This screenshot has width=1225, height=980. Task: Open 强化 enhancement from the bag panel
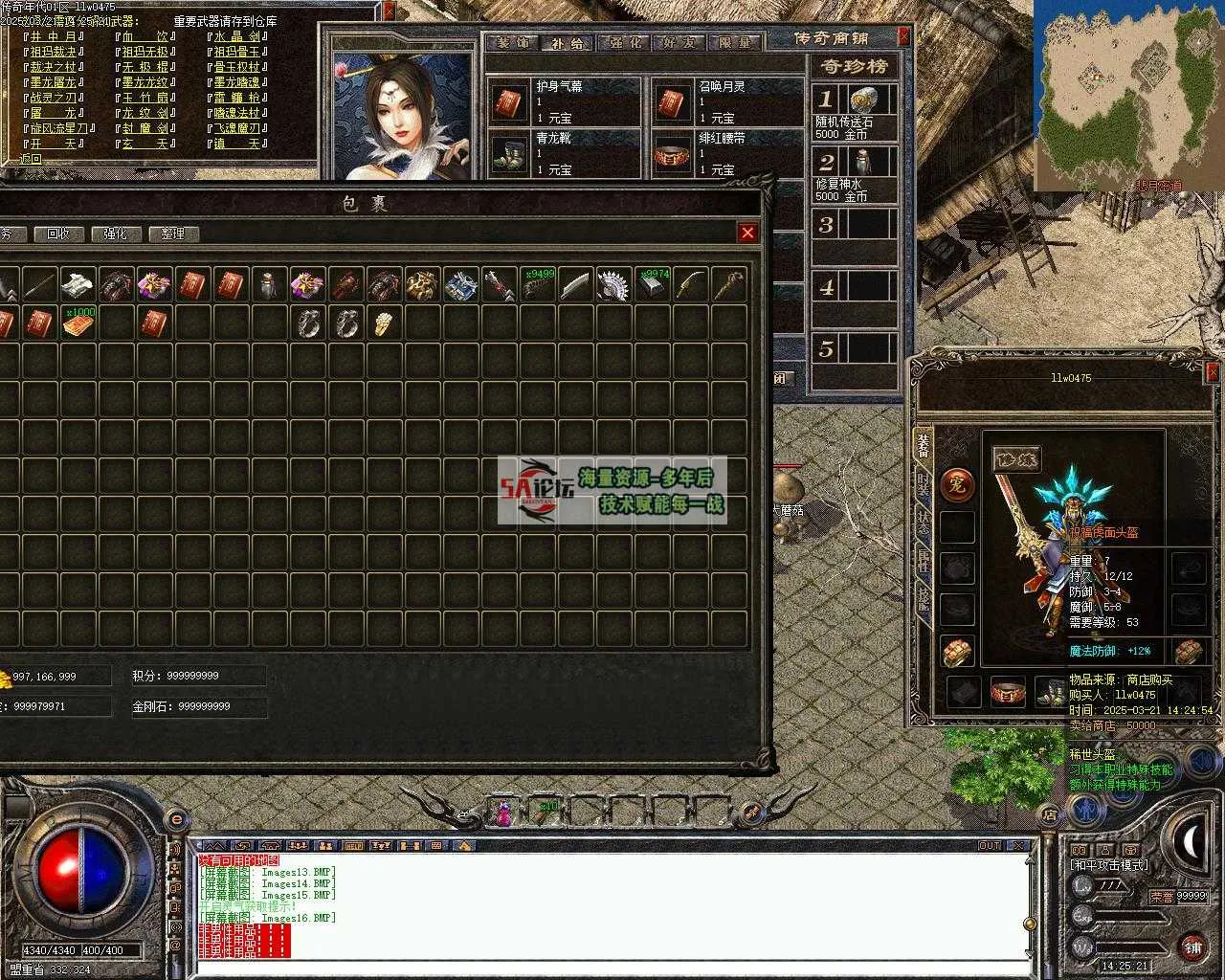[115, 234]
